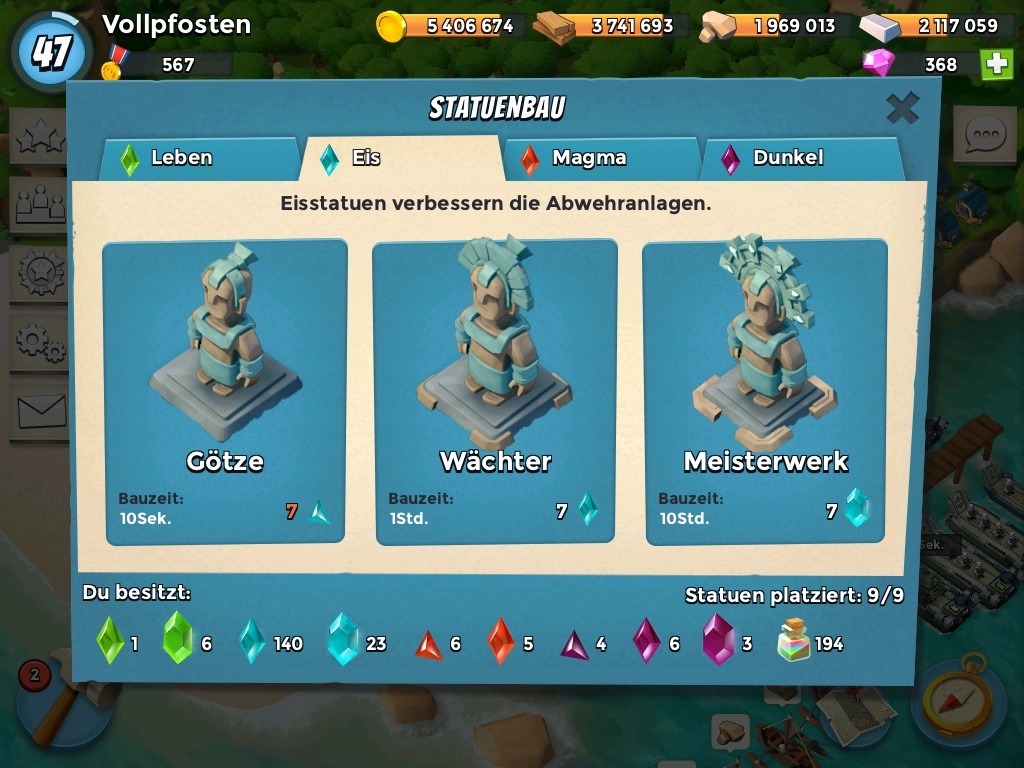This screenshot has width=1024, height=768.
Task: Select the Meisterwerk ice statue
Action: (765, 391)
